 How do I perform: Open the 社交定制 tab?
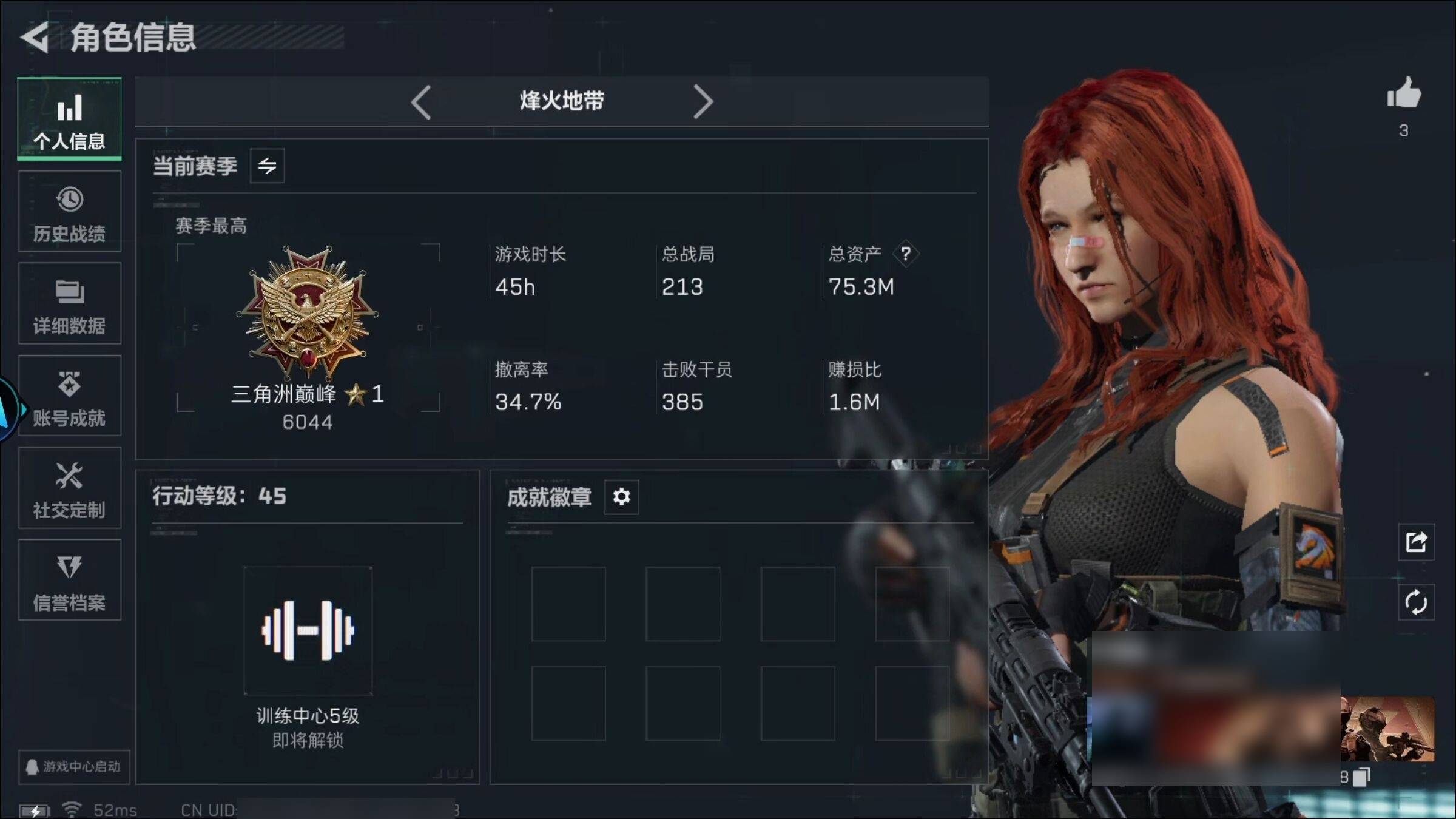[69, 488]
